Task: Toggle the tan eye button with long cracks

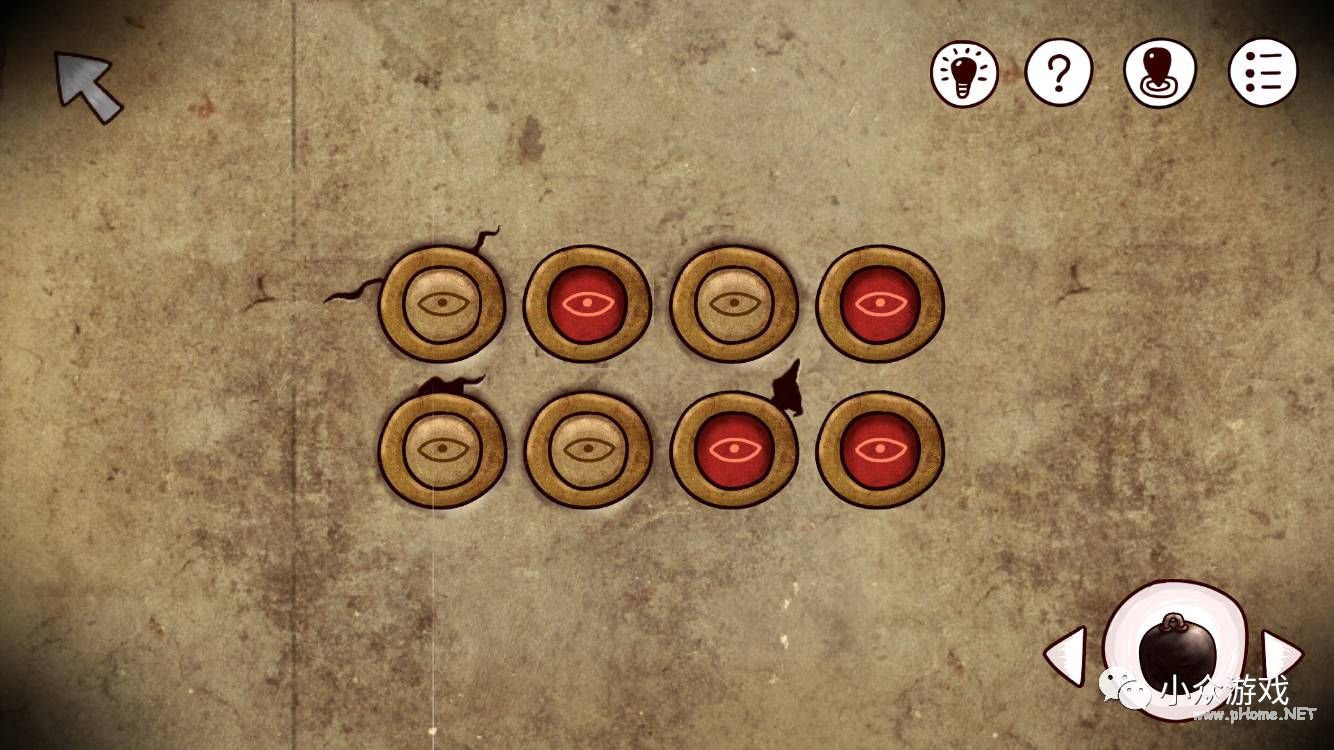Action: [x=442, y=303]
